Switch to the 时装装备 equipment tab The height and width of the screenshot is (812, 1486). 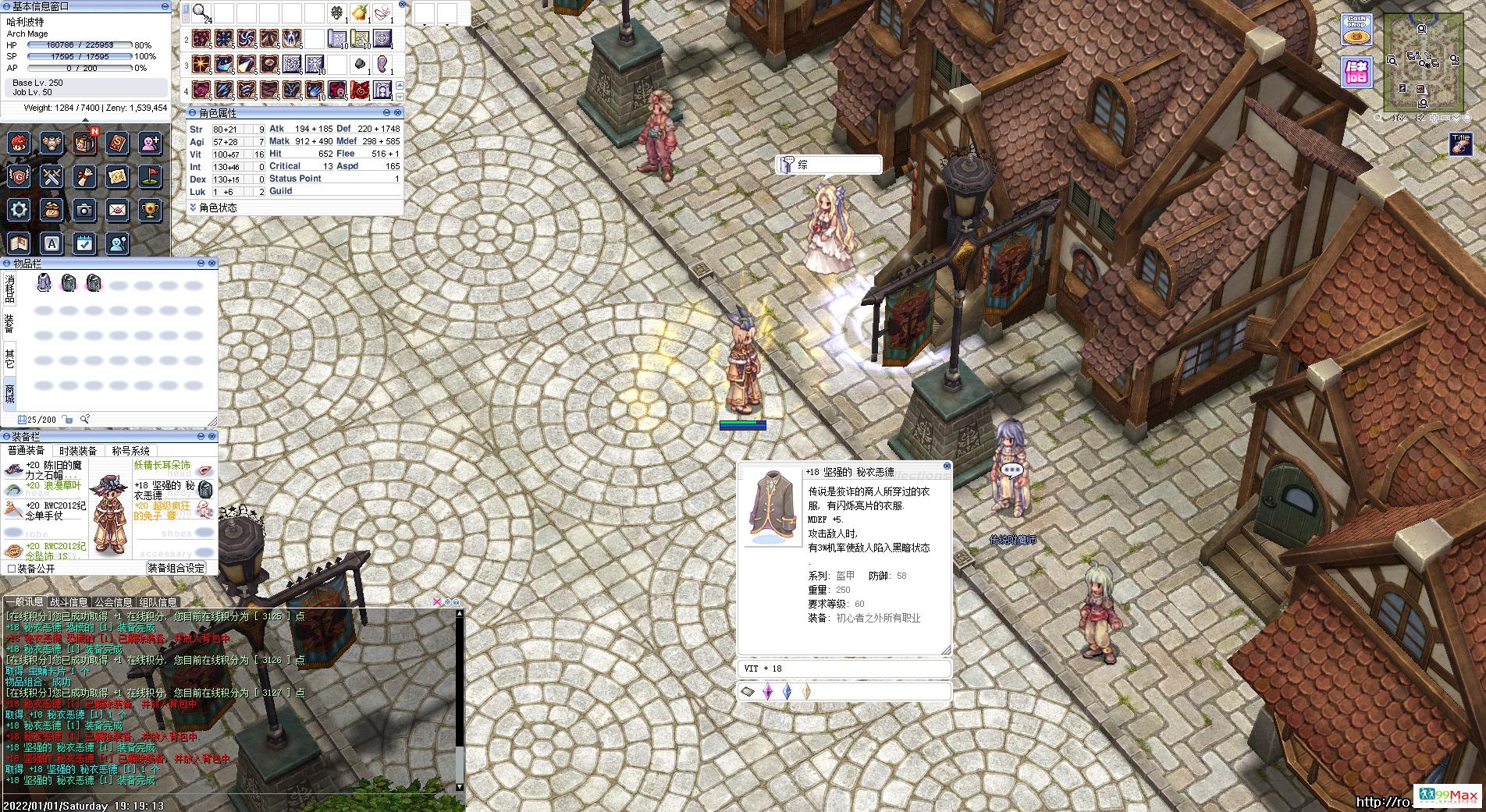(78, 451)
